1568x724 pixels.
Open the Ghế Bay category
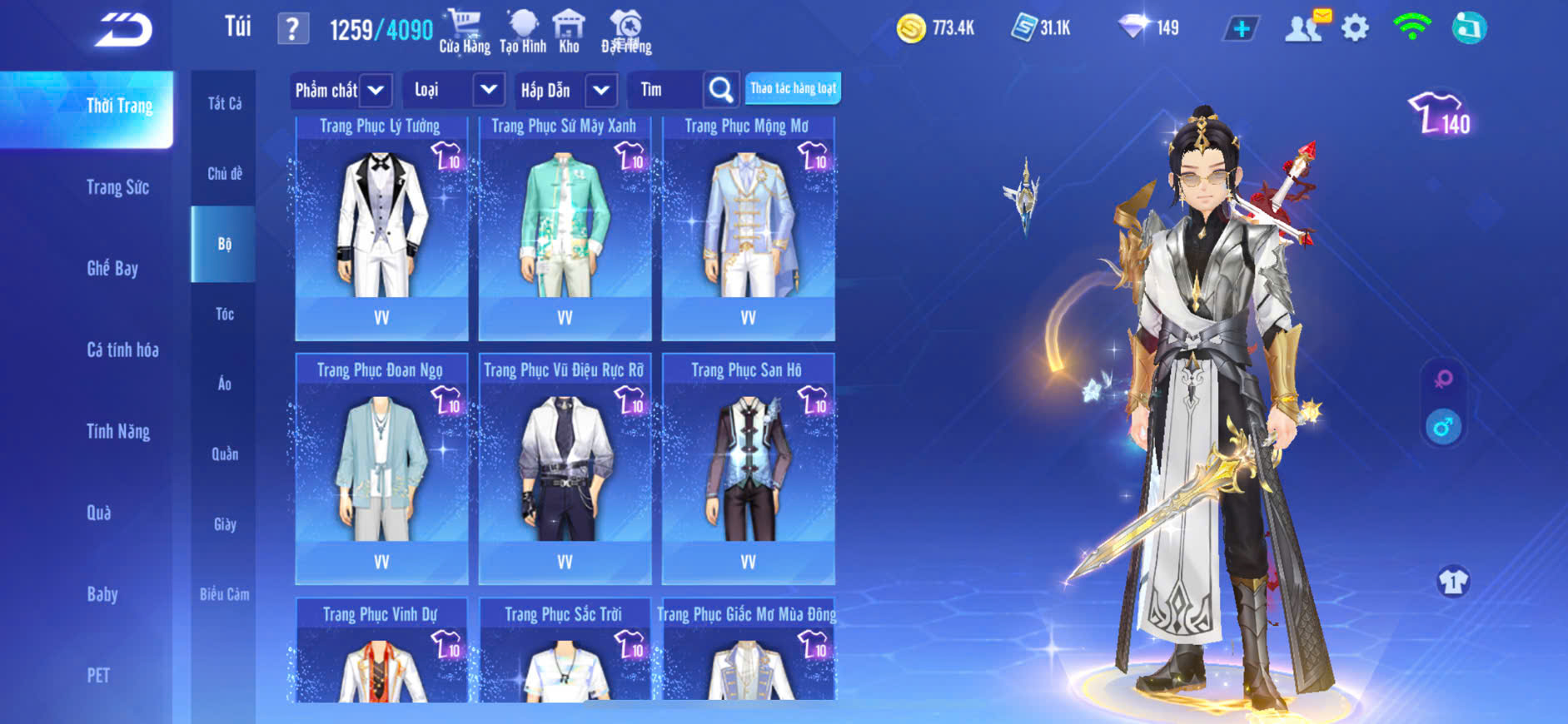click(x=112, y=269)
